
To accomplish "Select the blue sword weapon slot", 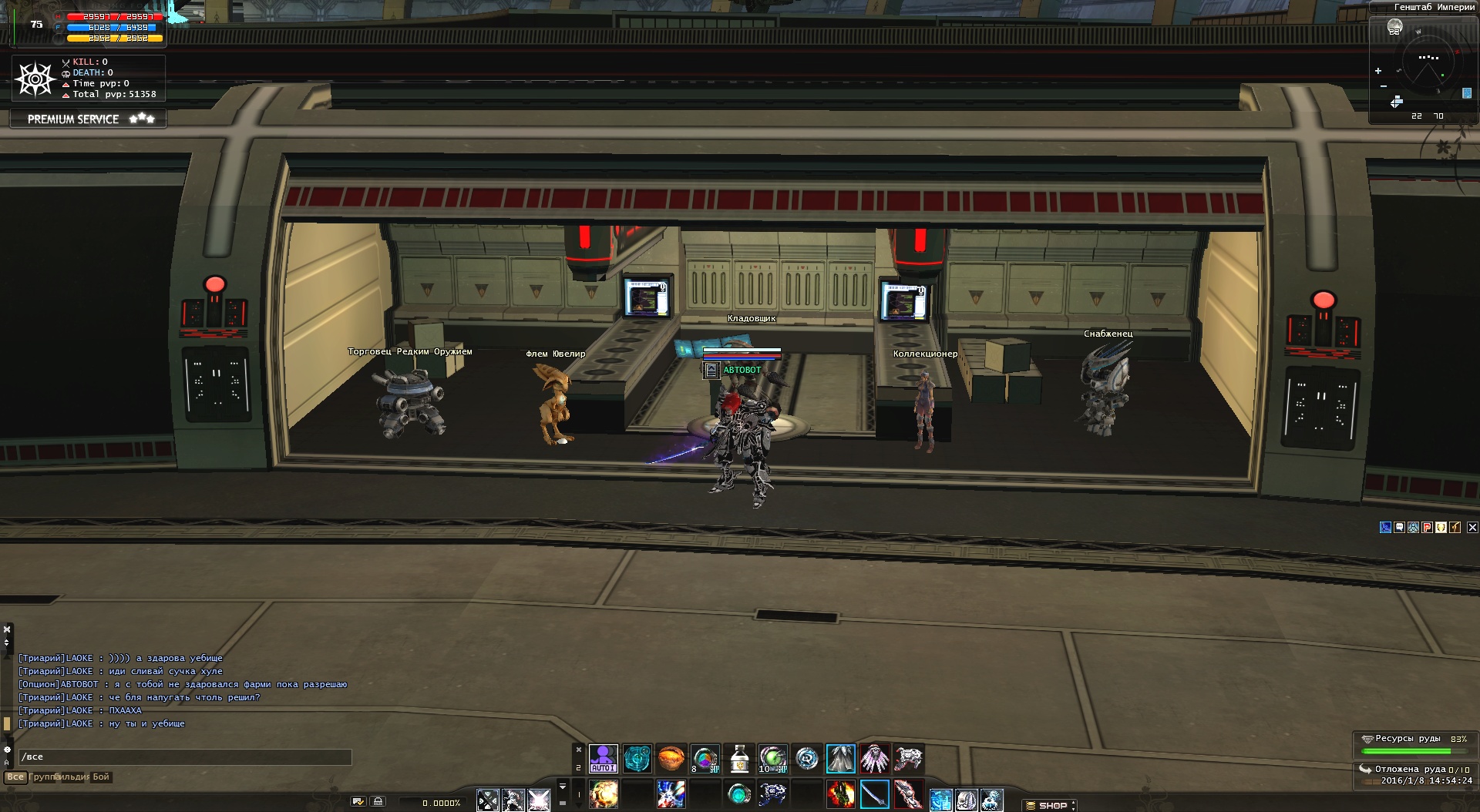I will point(874,794).
